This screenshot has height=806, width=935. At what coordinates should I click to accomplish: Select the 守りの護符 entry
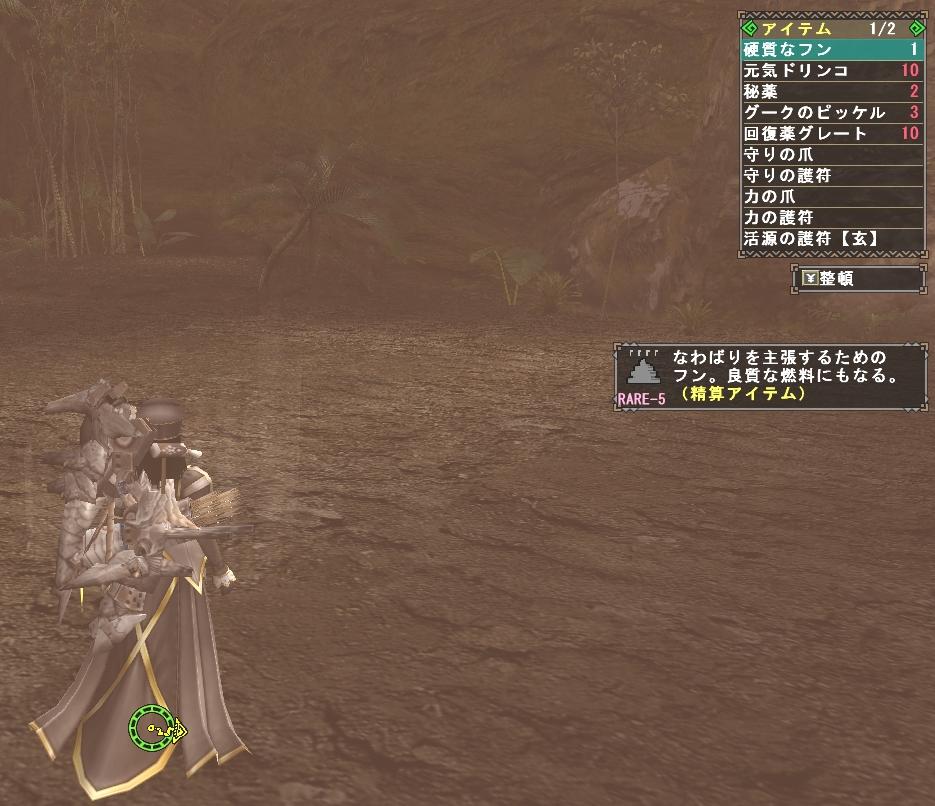point(831,176)
